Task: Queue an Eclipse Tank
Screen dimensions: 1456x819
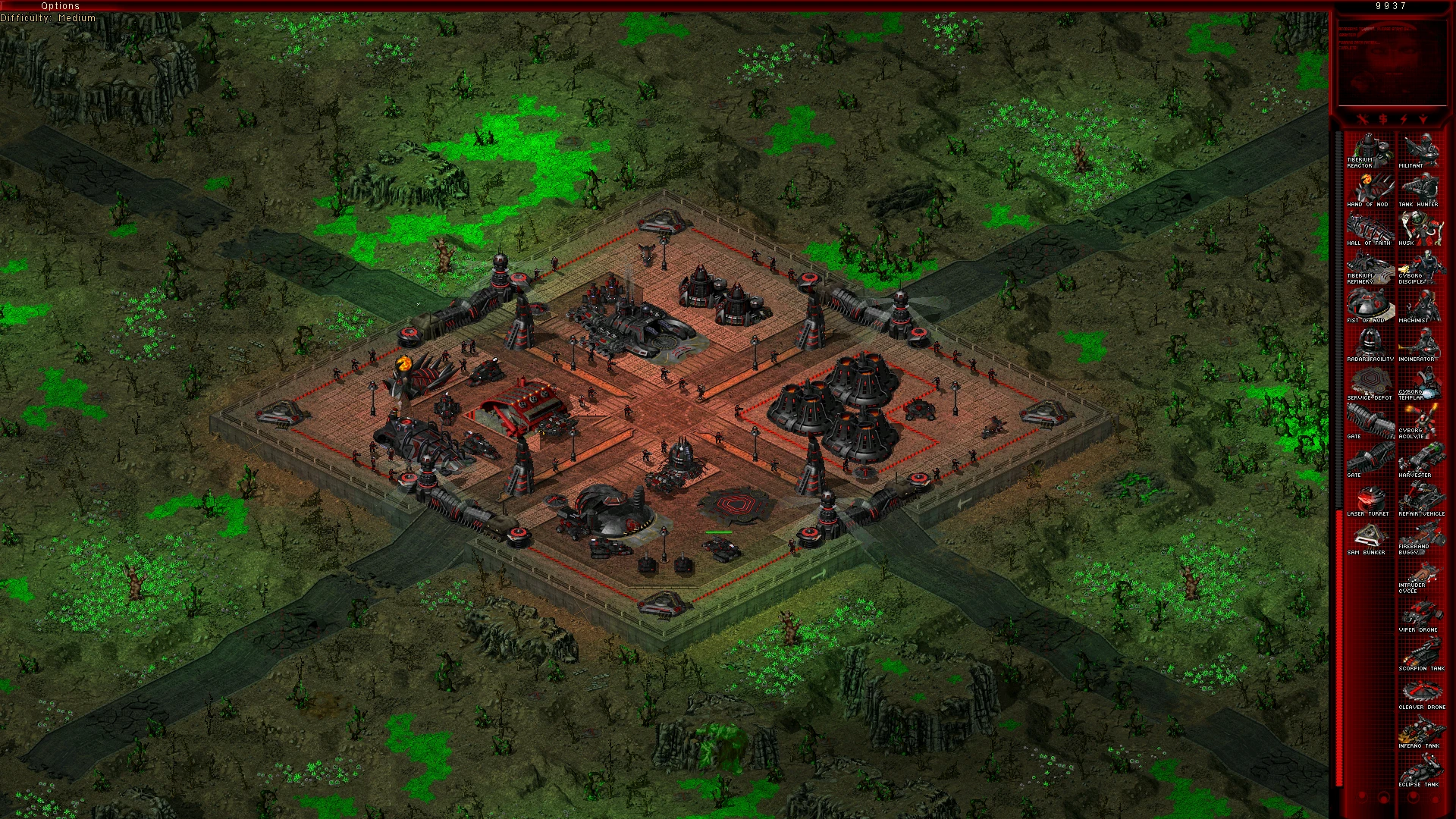Action: (1421, 770)
